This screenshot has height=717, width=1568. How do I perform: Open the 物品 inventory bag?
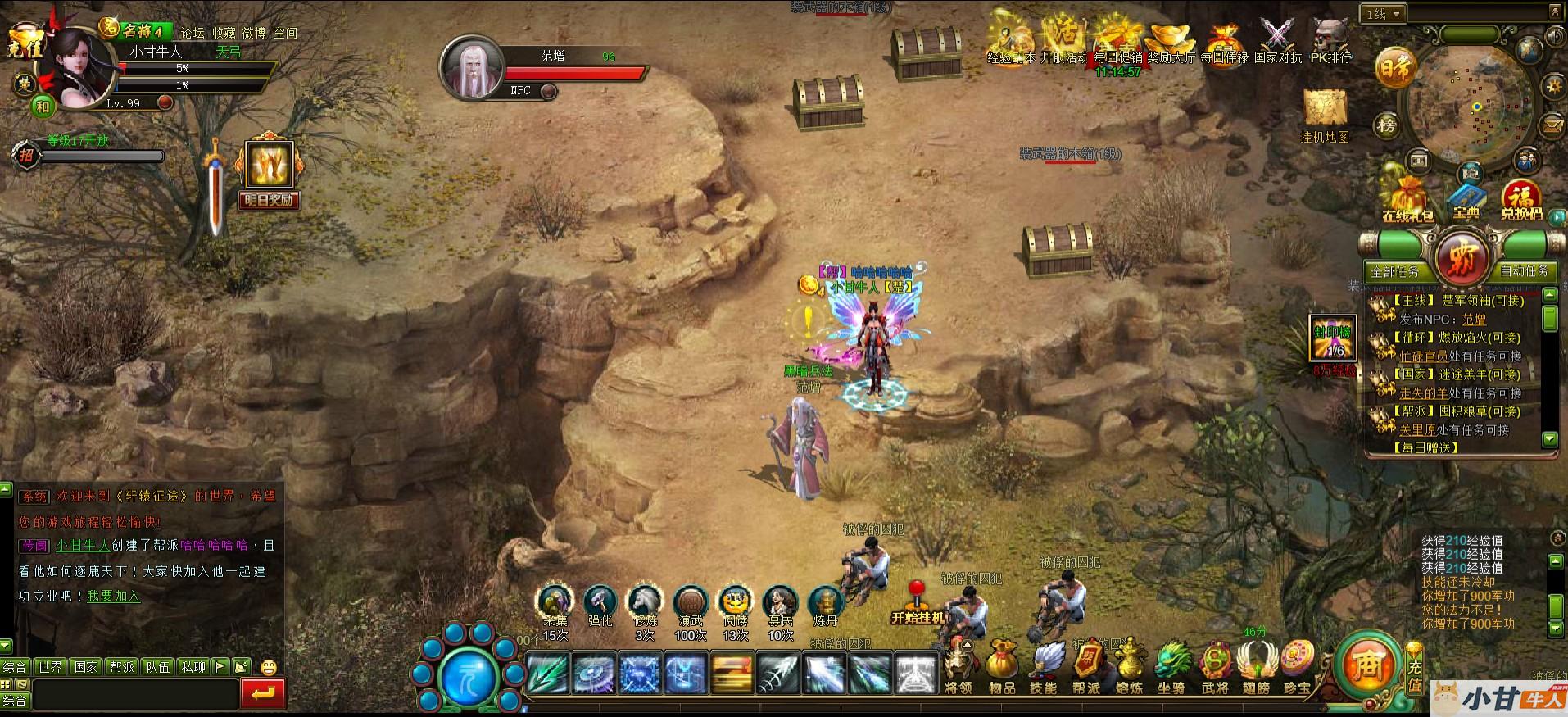1001,666
